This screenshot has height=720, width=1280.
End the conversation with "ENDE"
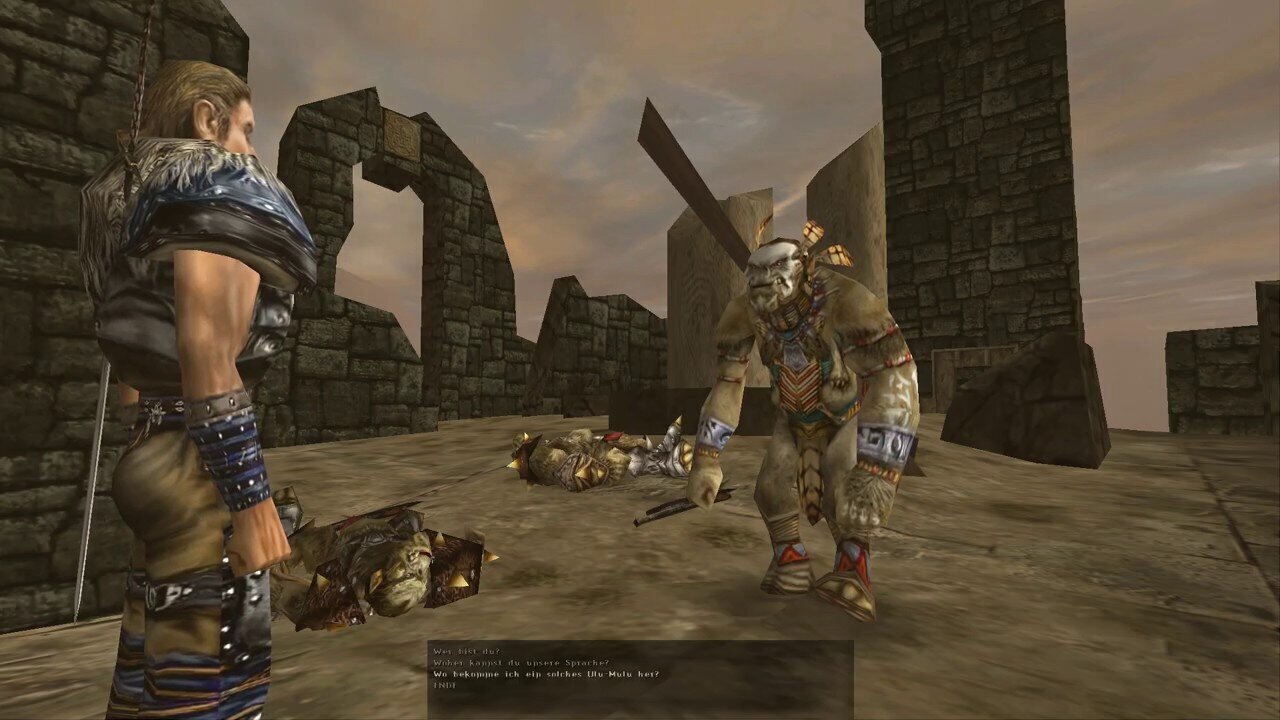[x=442, y=687]
